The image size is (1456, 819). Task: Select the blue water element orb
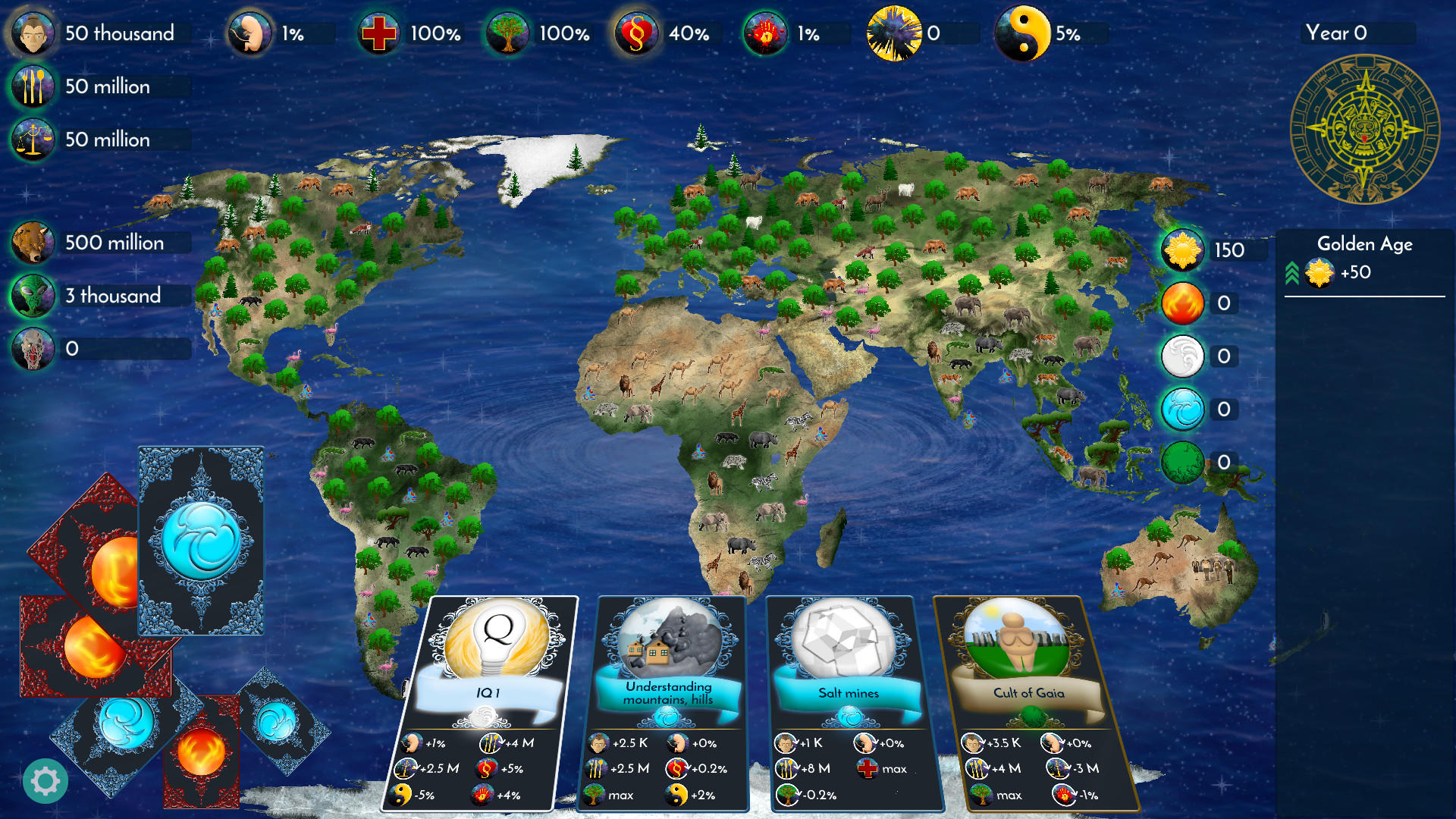tap(1182, 409)
